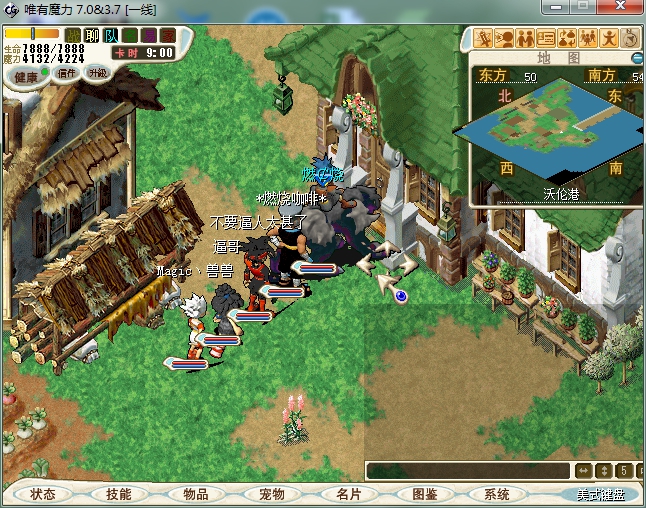The height and width of the screenshot is (508, 646).
Task: Open the 图鉴 album menu
Action: pos(423,494)
